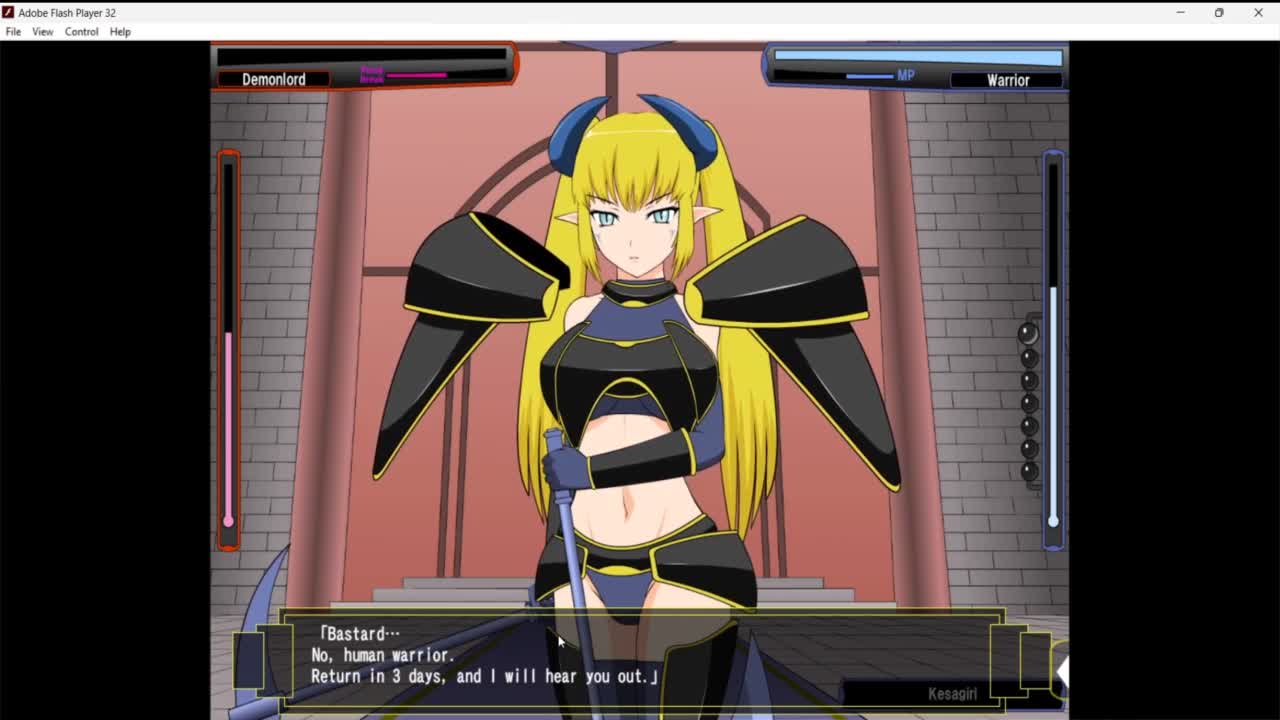Minimize the Flash Player window
Viewport: 1280px width, 720px height.
pyautogui.click(x=1180, y=13)
